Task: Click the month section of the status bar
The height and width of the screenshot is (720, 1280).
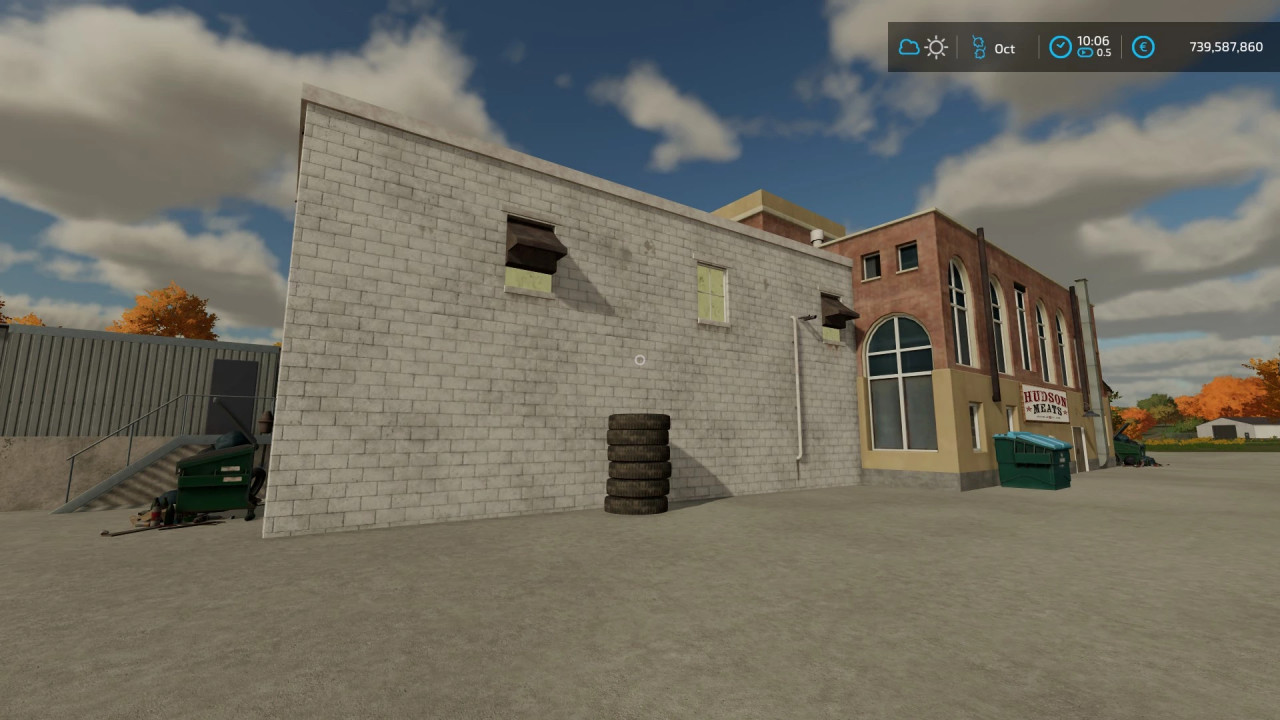Action: (x=995, y=47)
